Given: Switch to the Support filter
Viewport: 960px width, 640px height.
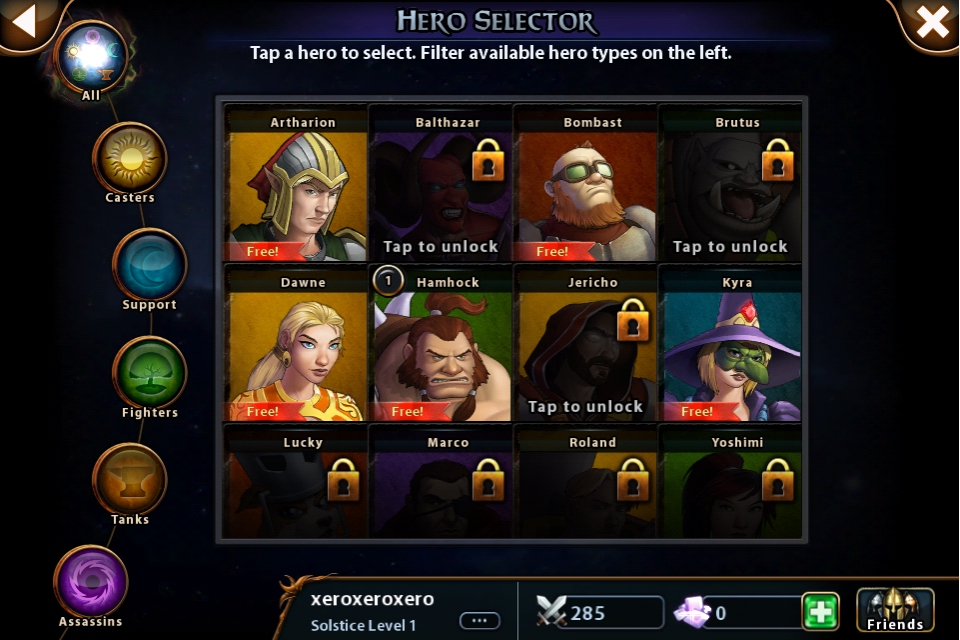Looking at the screenshot, I should click(x=150, y=266).
